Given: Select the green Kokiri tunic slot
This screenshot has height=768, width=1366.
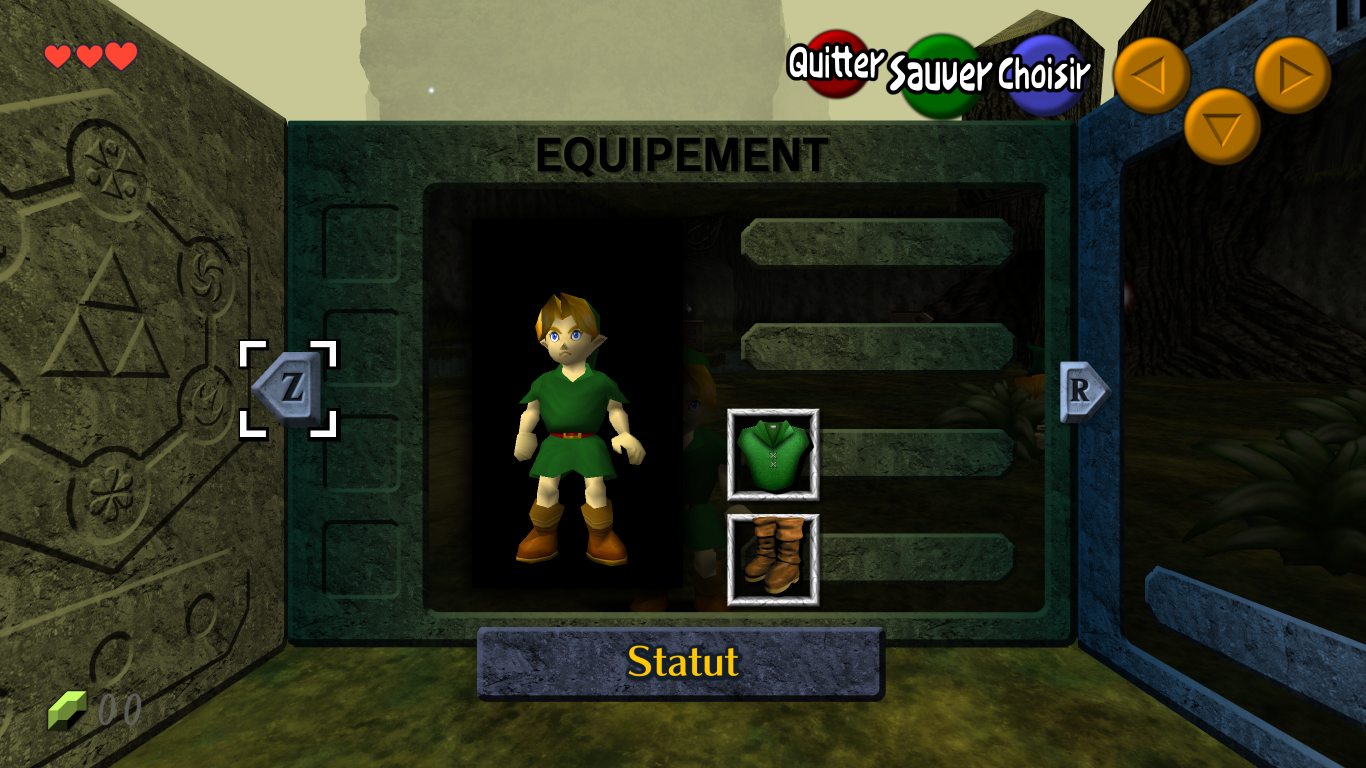Looking at the screenshot, I should [773, 454].
